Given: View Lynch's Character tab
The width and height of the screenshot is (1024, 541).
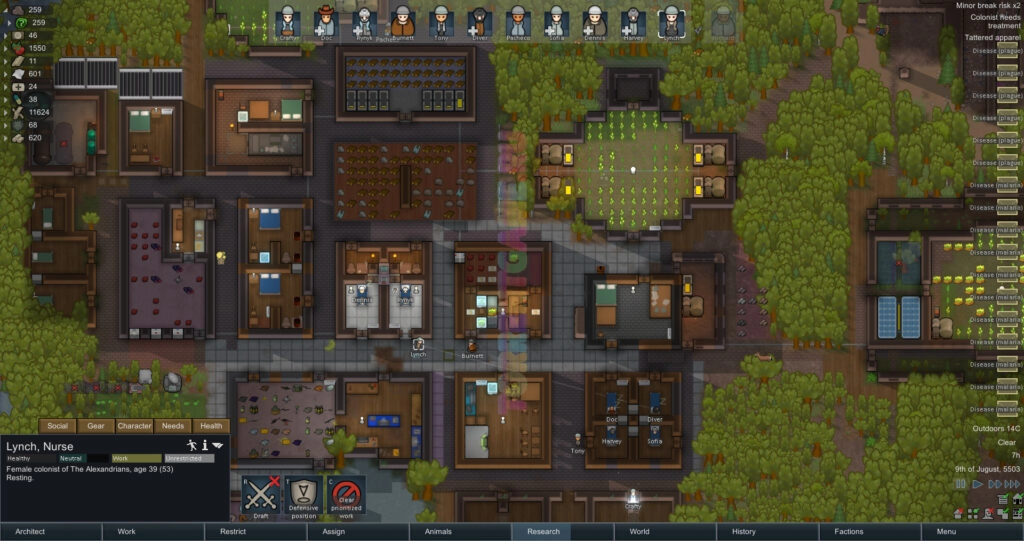Looking at the screenshot, I should click(134, 426).
